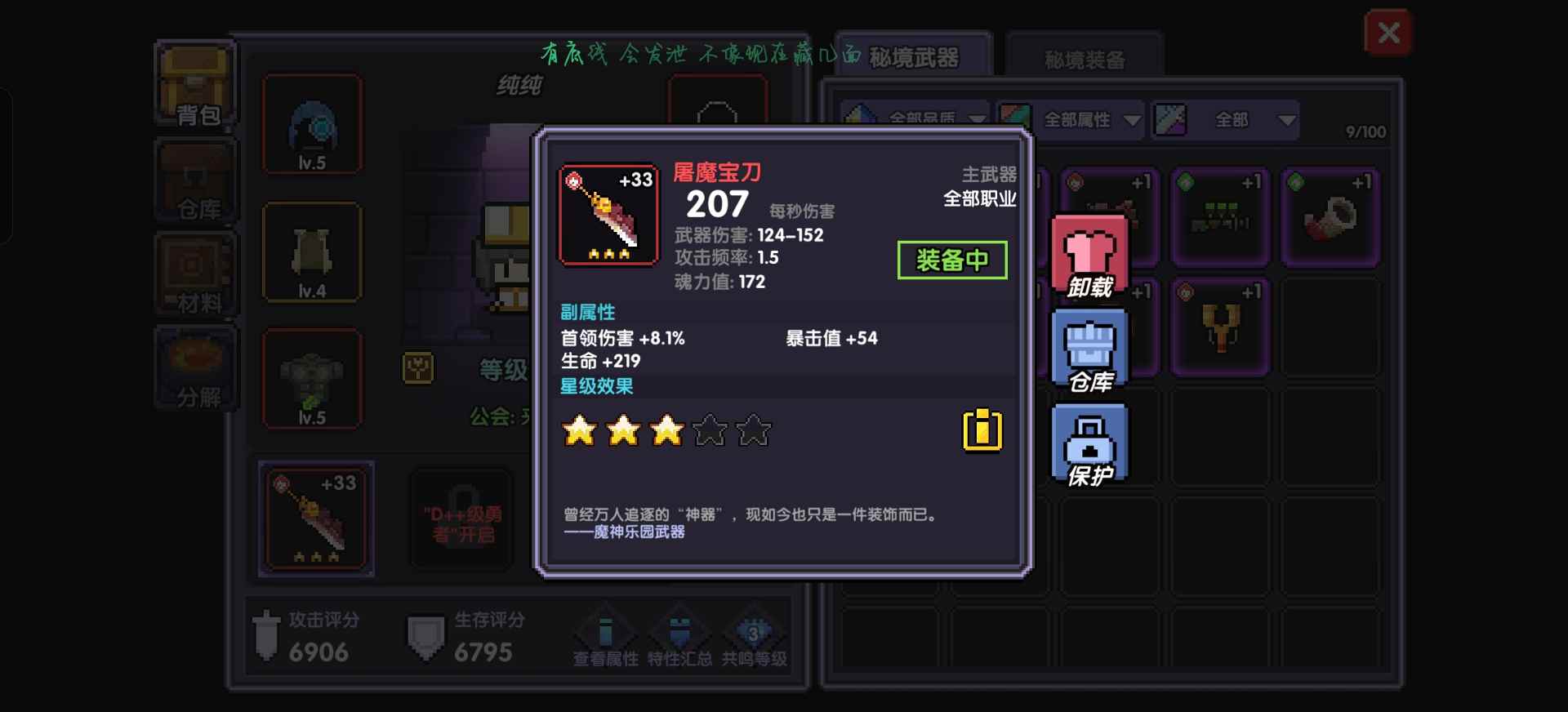Select the slingshot +1 item thumbnail in grid
This screenshot has width=1568, height=712.
click(x=1221, y=327)
